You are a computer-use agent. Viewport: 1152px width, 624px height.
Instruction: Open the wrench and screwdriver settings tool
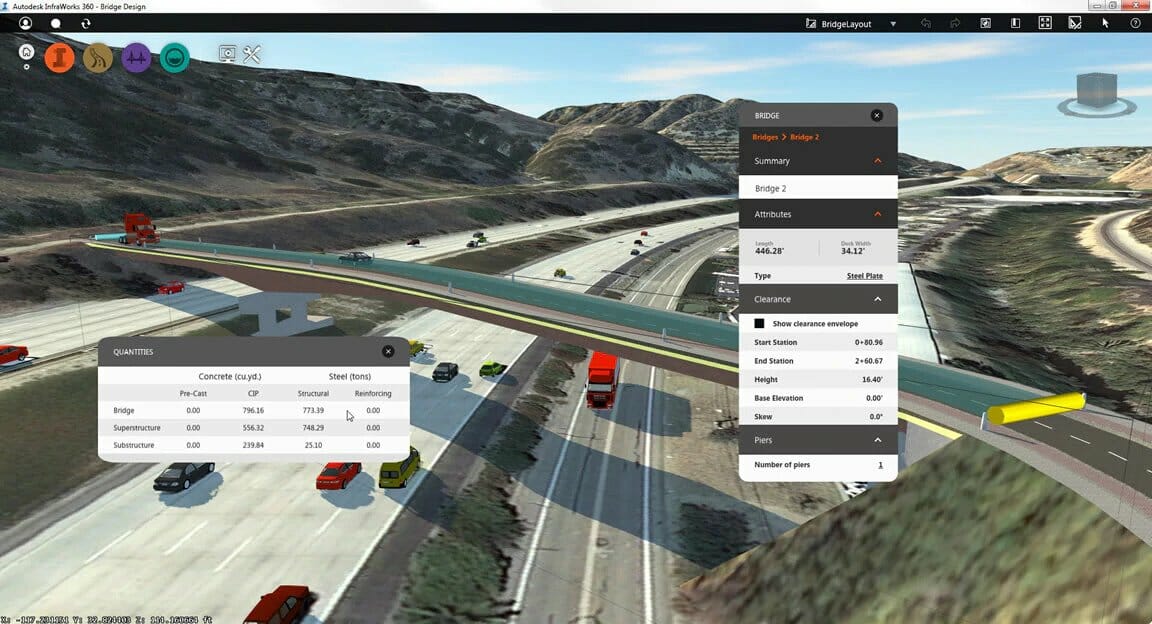pos(252,55)
